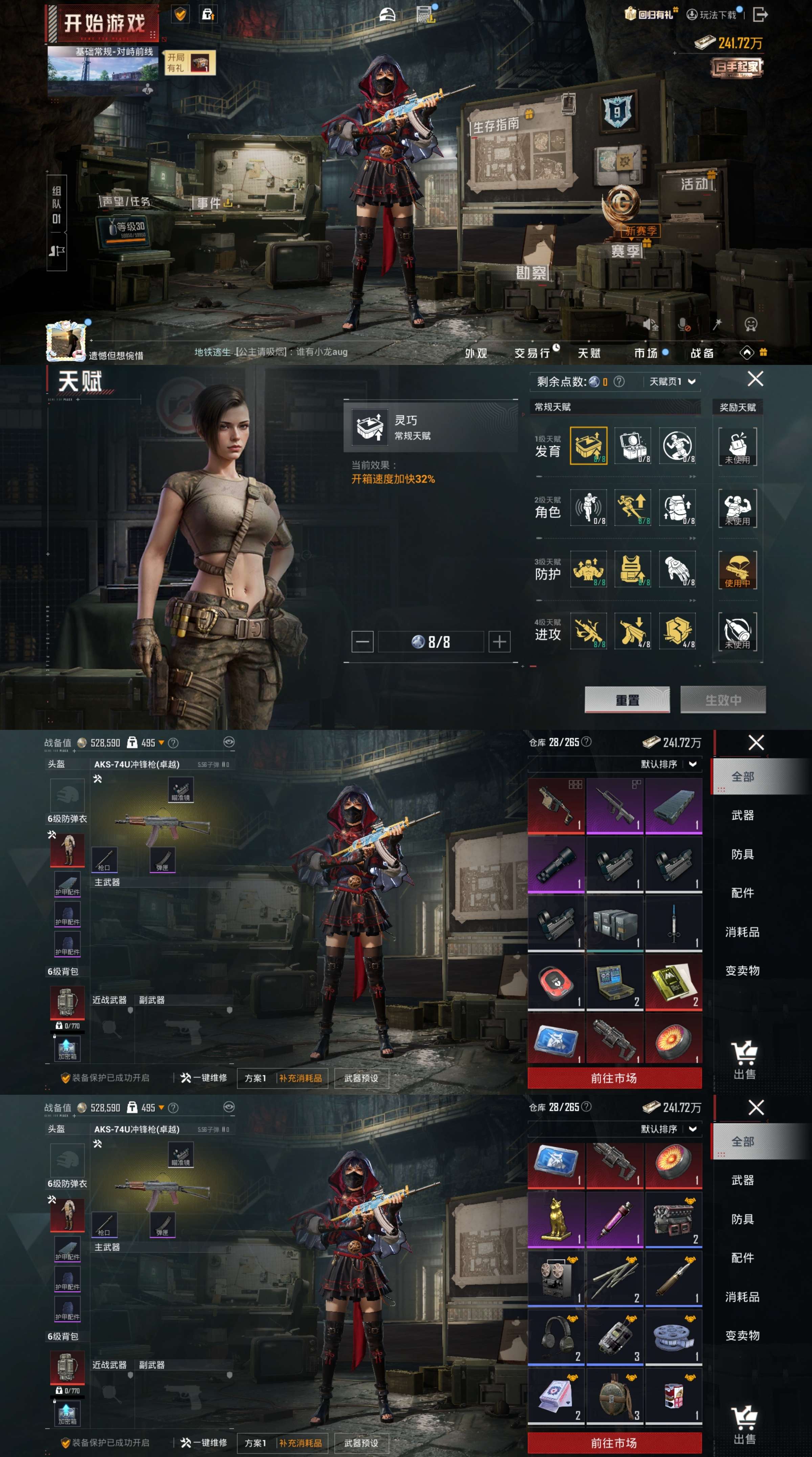The image size is (812, 1457).
Task: Select the parachute reward talent marked 使用中
Action: point(737,570)
